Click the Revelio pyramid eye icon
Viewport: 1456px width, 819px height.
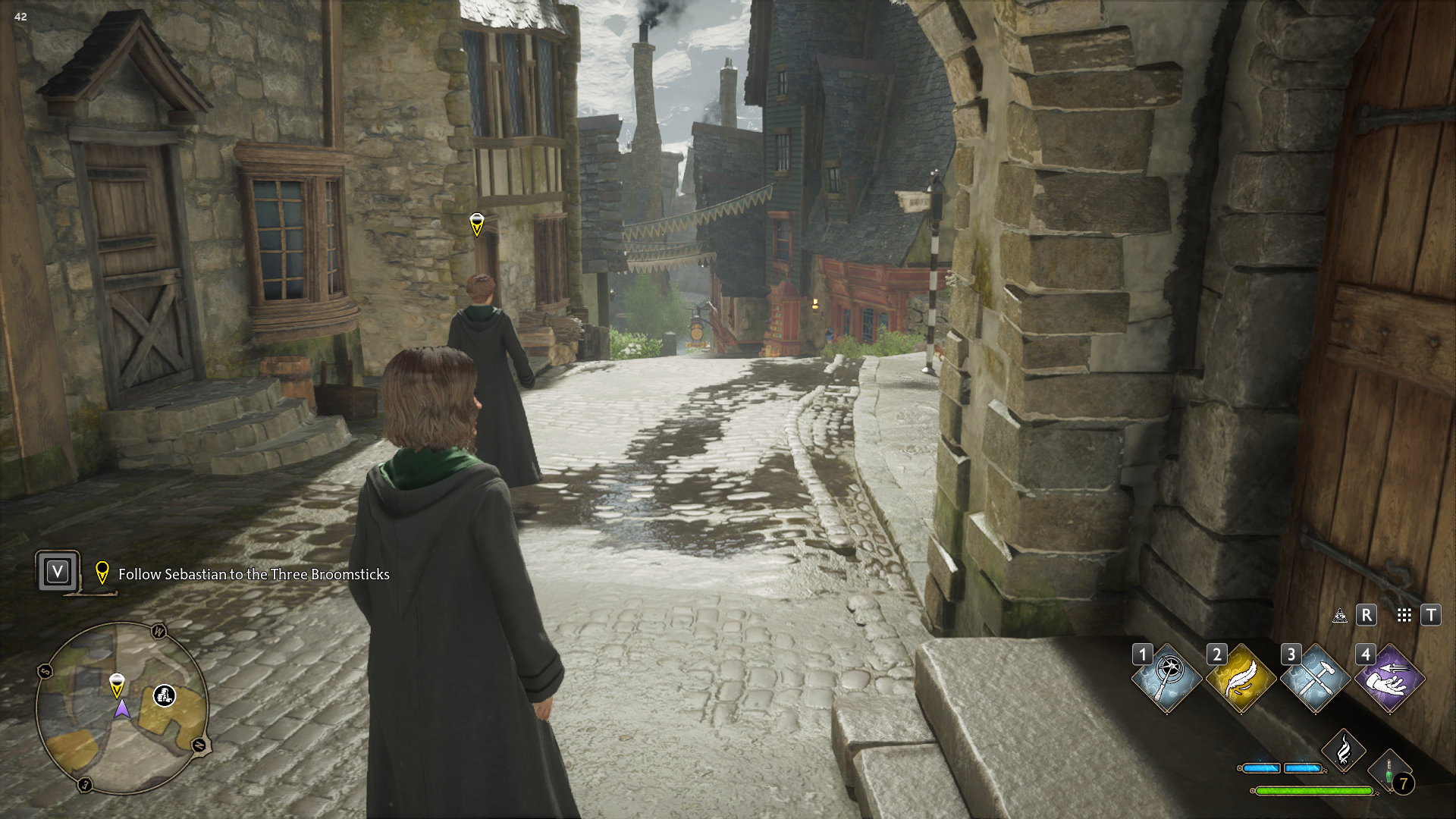point(1340,615)
